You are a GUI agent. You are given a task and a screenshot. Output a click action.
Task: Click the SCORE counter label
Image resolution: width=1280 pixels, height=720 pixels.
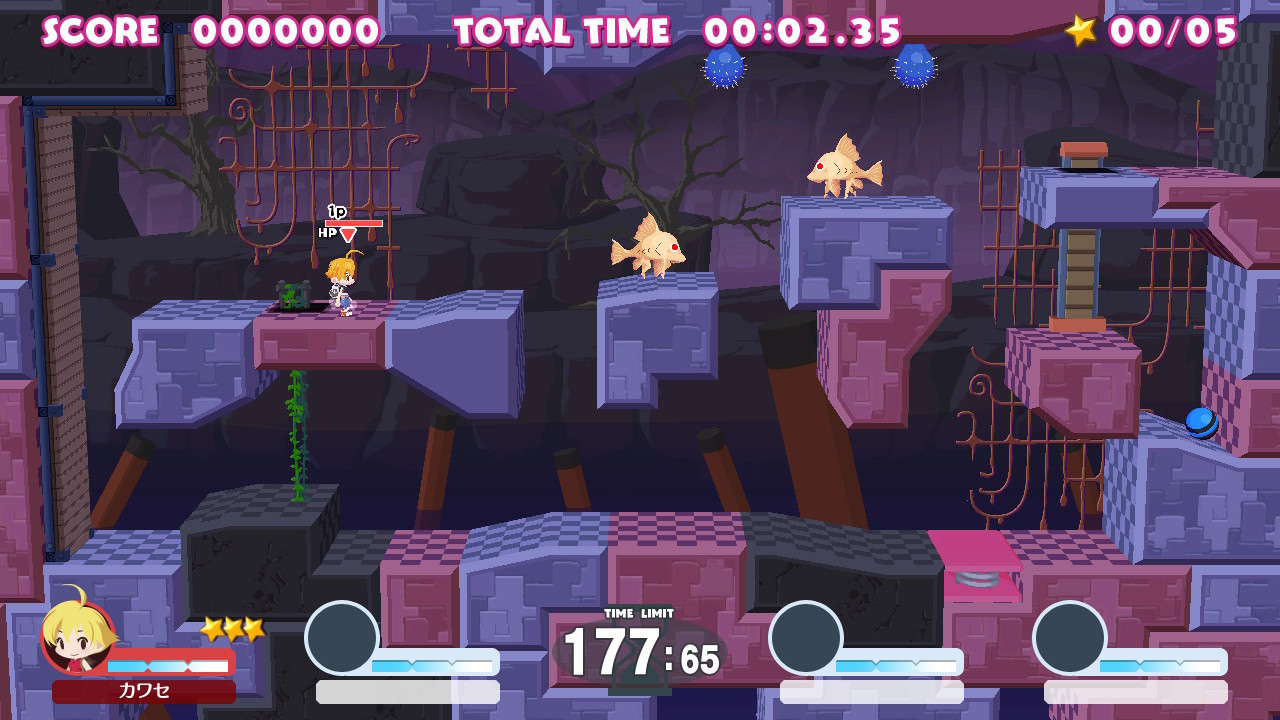click(x=96, y=31)
